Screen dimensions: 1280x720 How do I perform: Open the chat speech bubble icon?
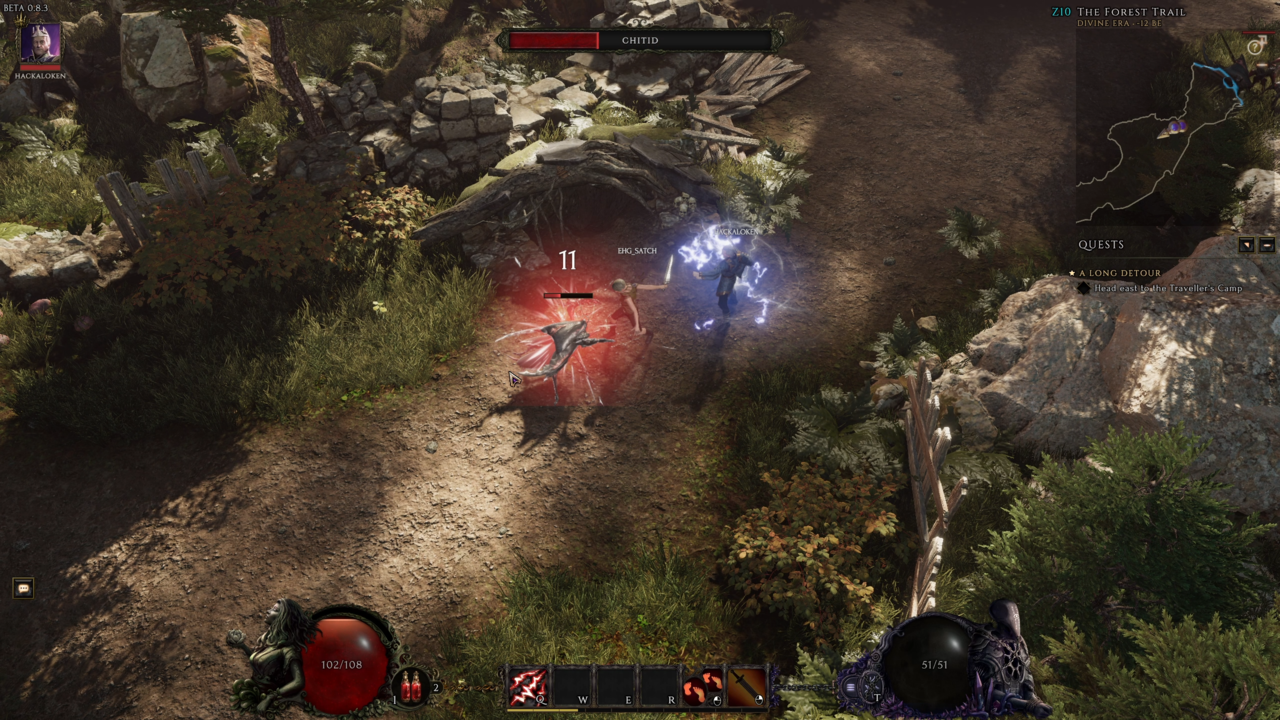click(22, 586)
